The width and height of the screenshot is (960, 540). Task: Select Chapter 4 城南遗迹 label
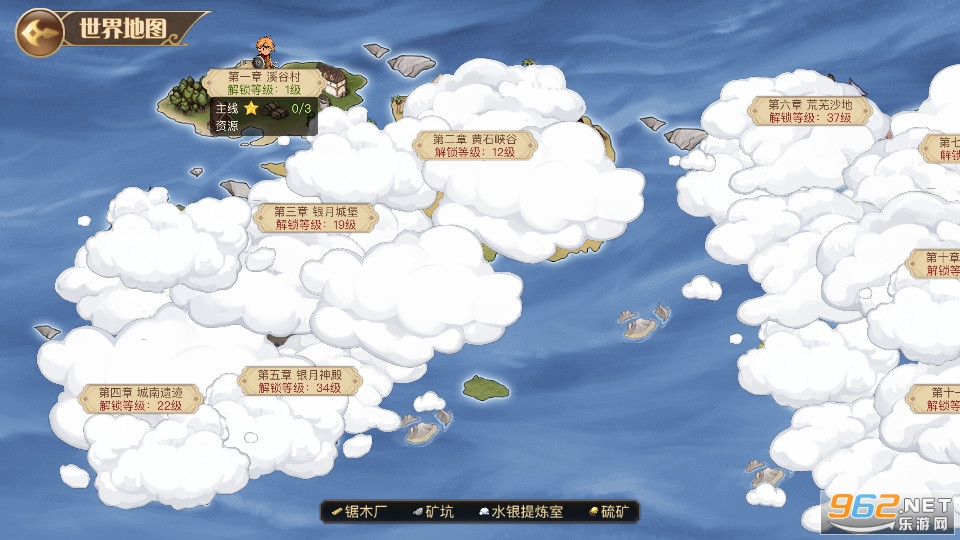pyautogui.click(x=140, y=398)
